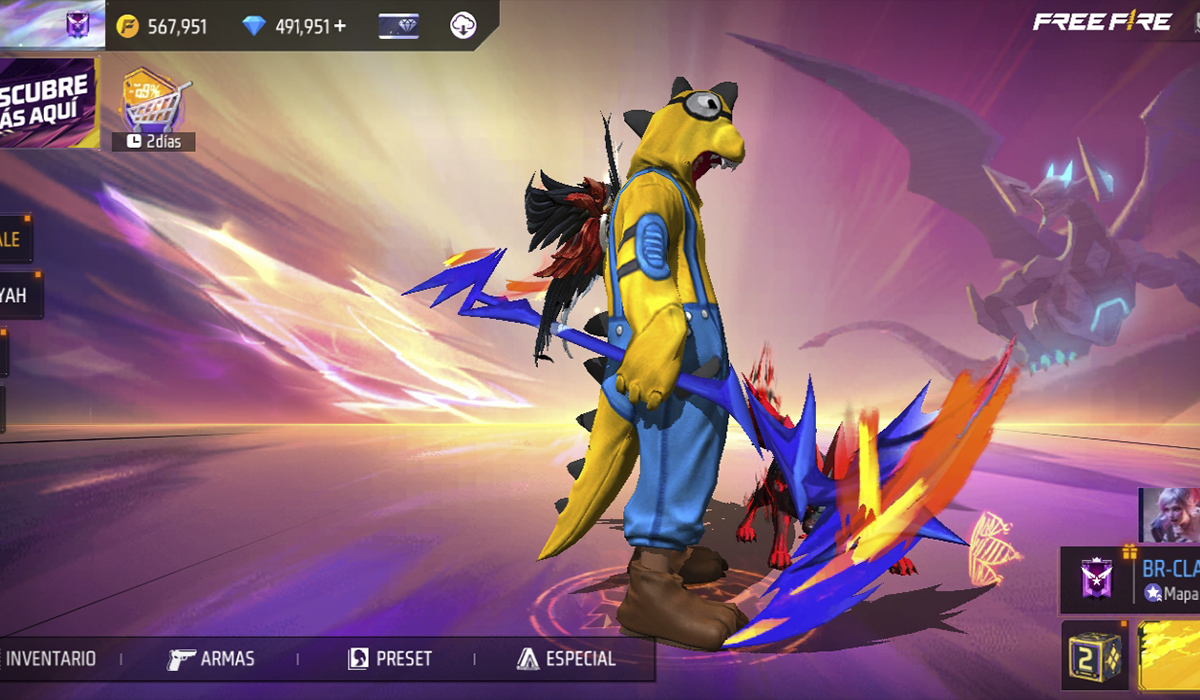Open the Armas weapons section

[211, 659]
